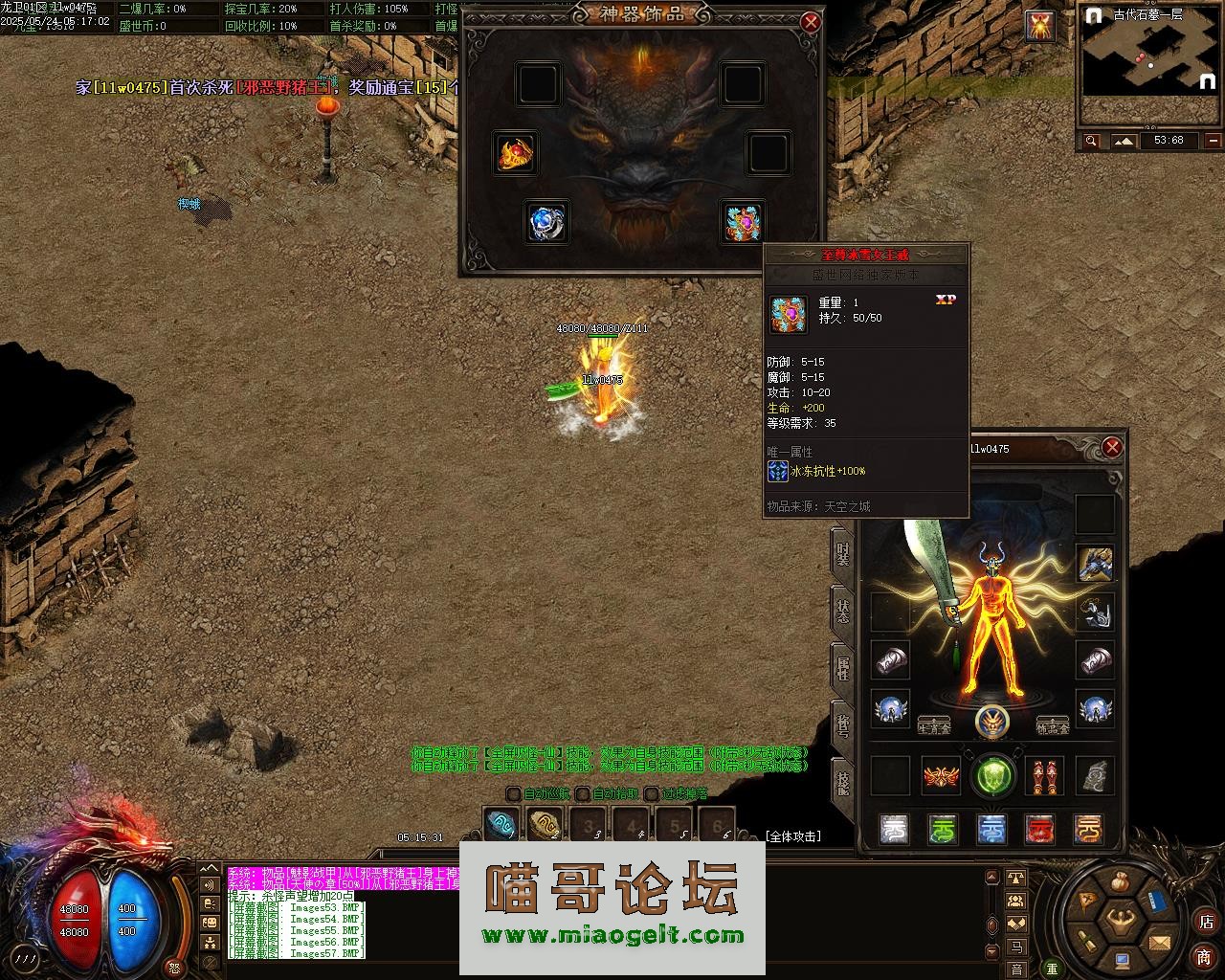Open the mail envelope icon
Image resolution: width=1225 pixels, height=980 pixels.
(1160, 943)
